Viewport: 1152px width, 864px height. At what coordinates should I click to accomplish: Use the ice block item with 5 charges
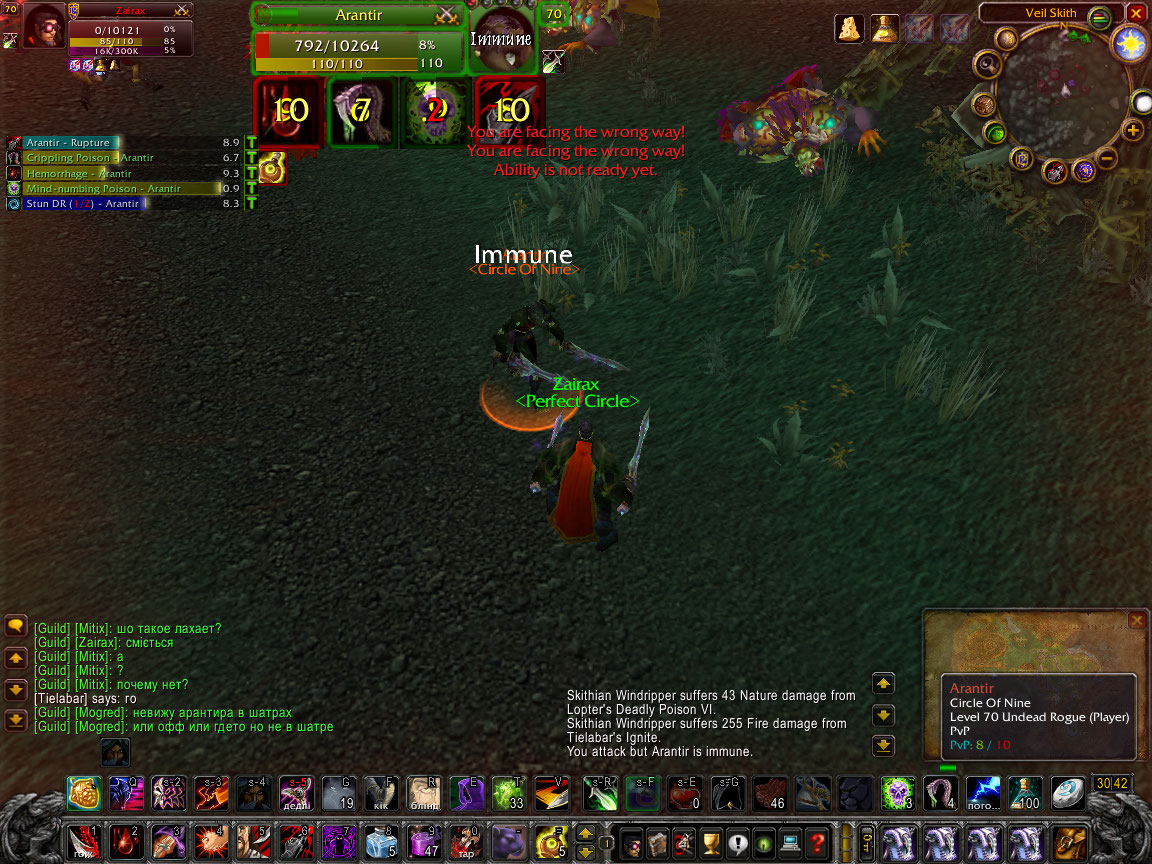point(379,841)
